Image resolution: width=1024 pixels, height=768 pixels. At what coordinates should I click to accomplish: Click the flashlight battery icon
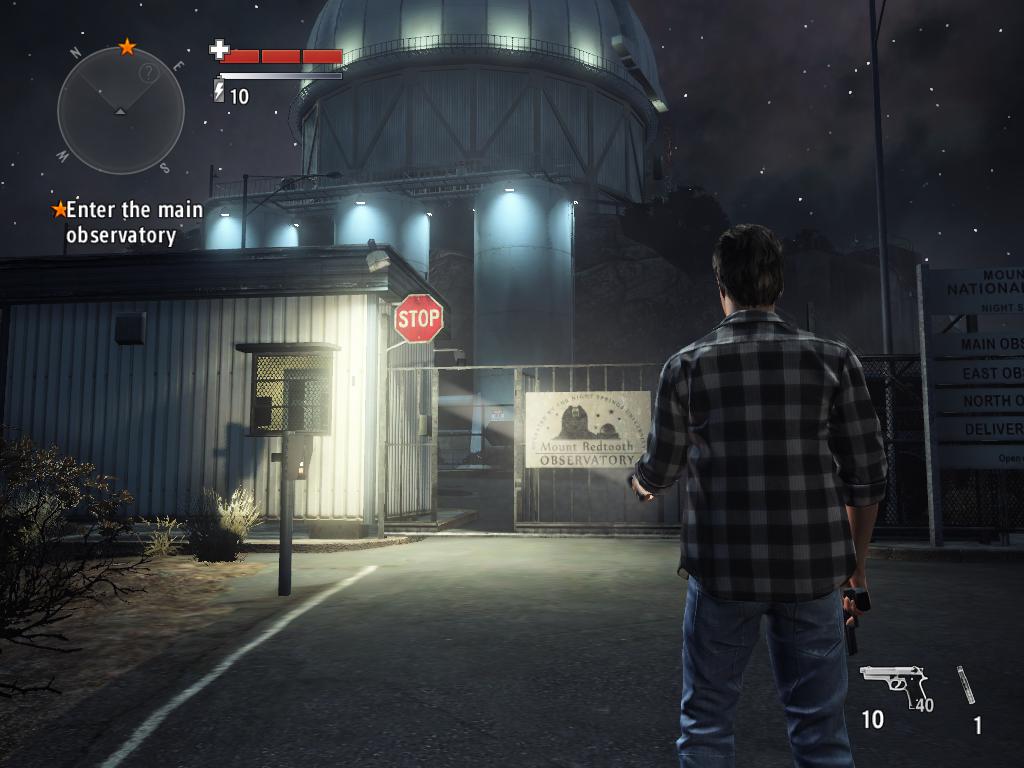(219, 92)
